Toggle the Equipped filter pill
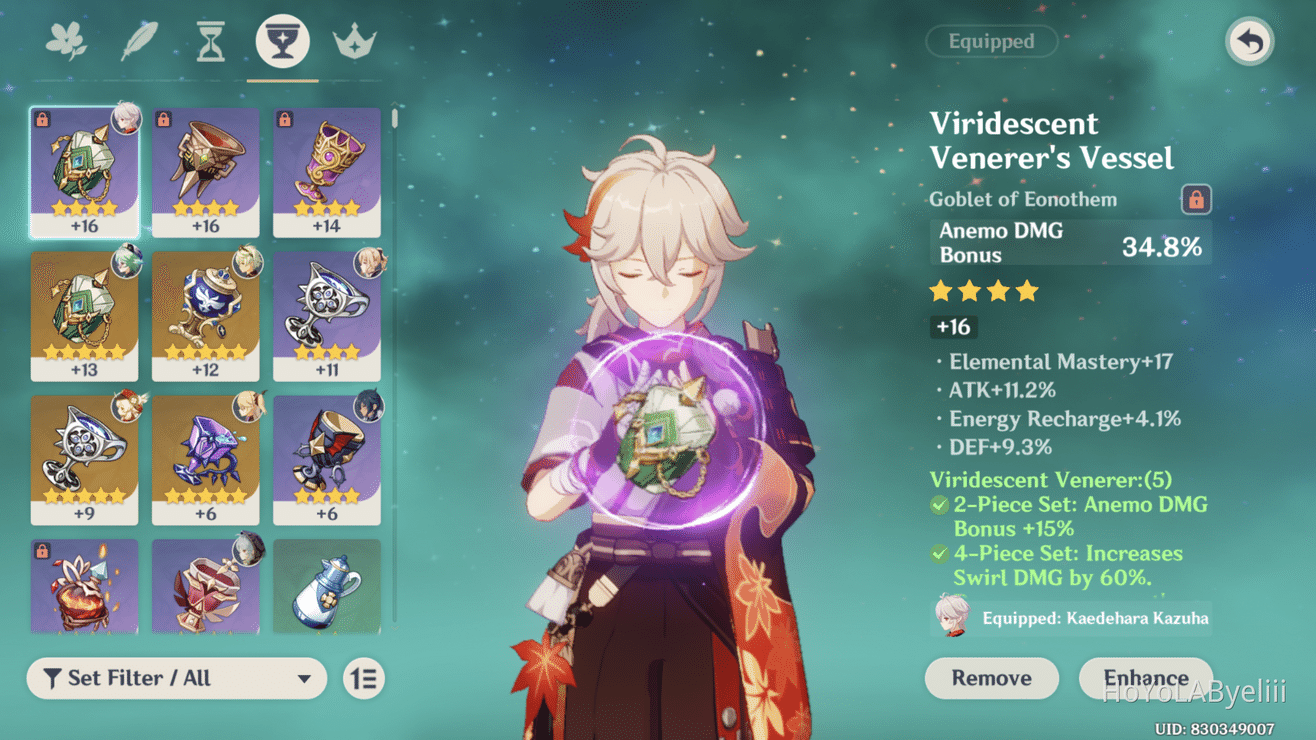Viewport: 1316px width, 740px height. tap(991, 42)
